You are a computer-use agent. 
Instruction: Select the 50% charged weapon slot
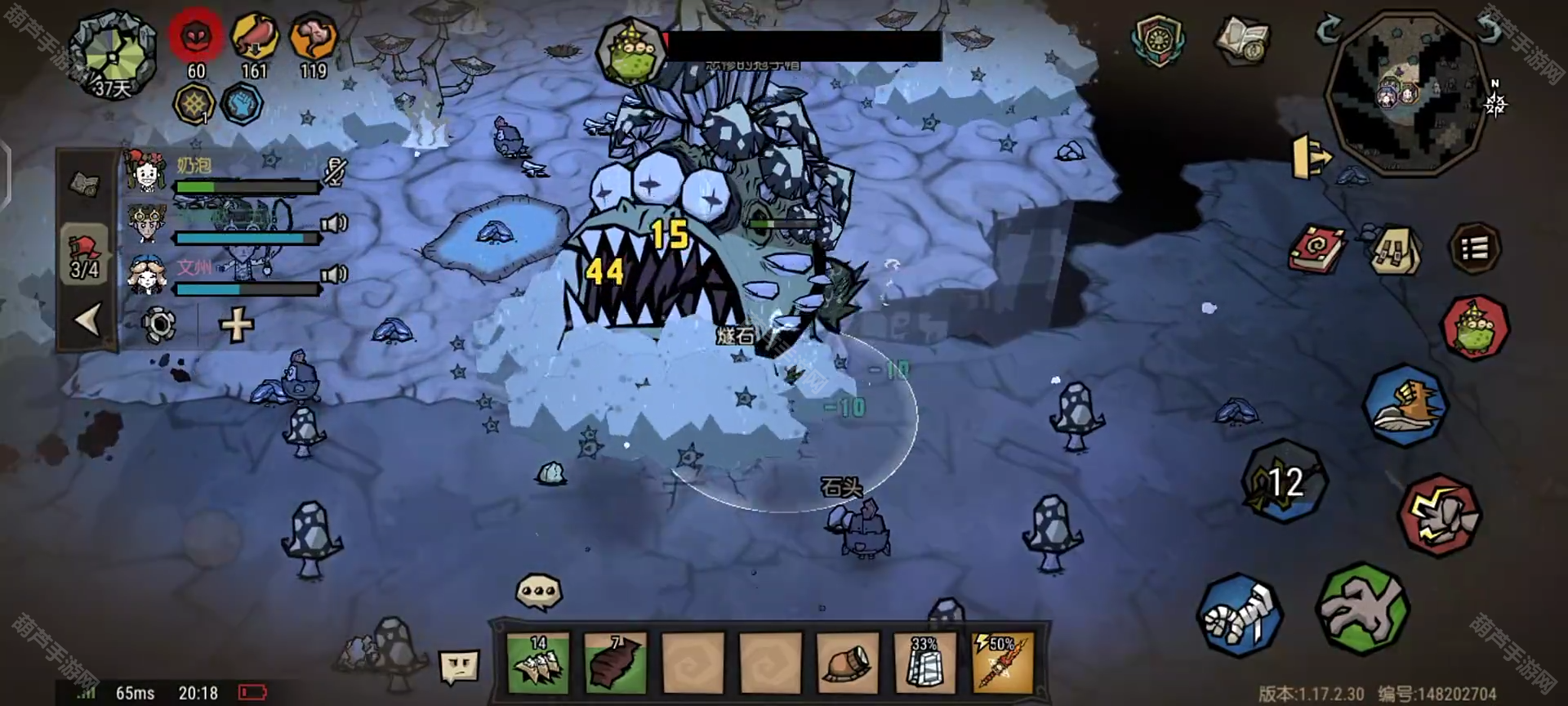click(1002, 663)
